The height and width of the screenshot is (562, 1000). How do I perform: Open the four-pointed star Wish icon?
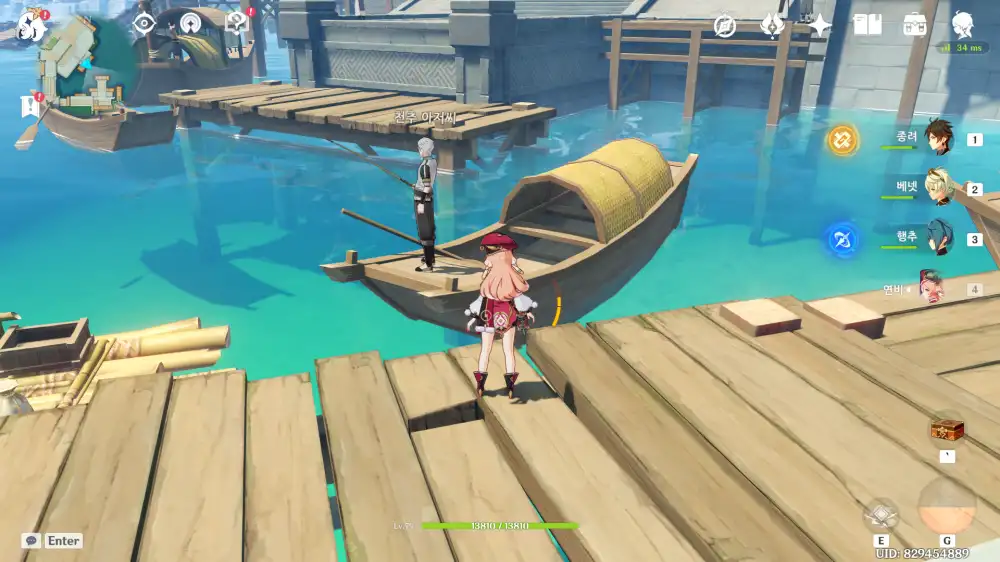tap(820, 25)
